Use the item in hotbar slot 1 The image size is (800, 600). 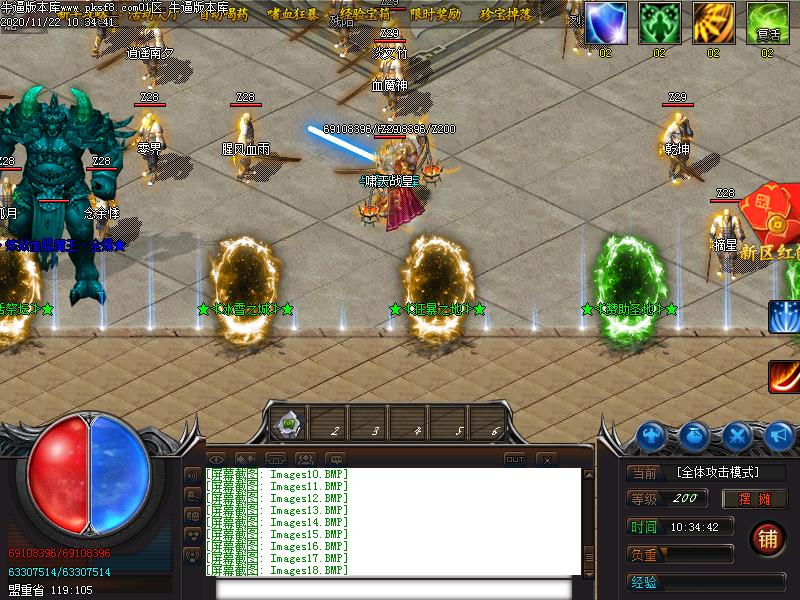pos(289,427)
